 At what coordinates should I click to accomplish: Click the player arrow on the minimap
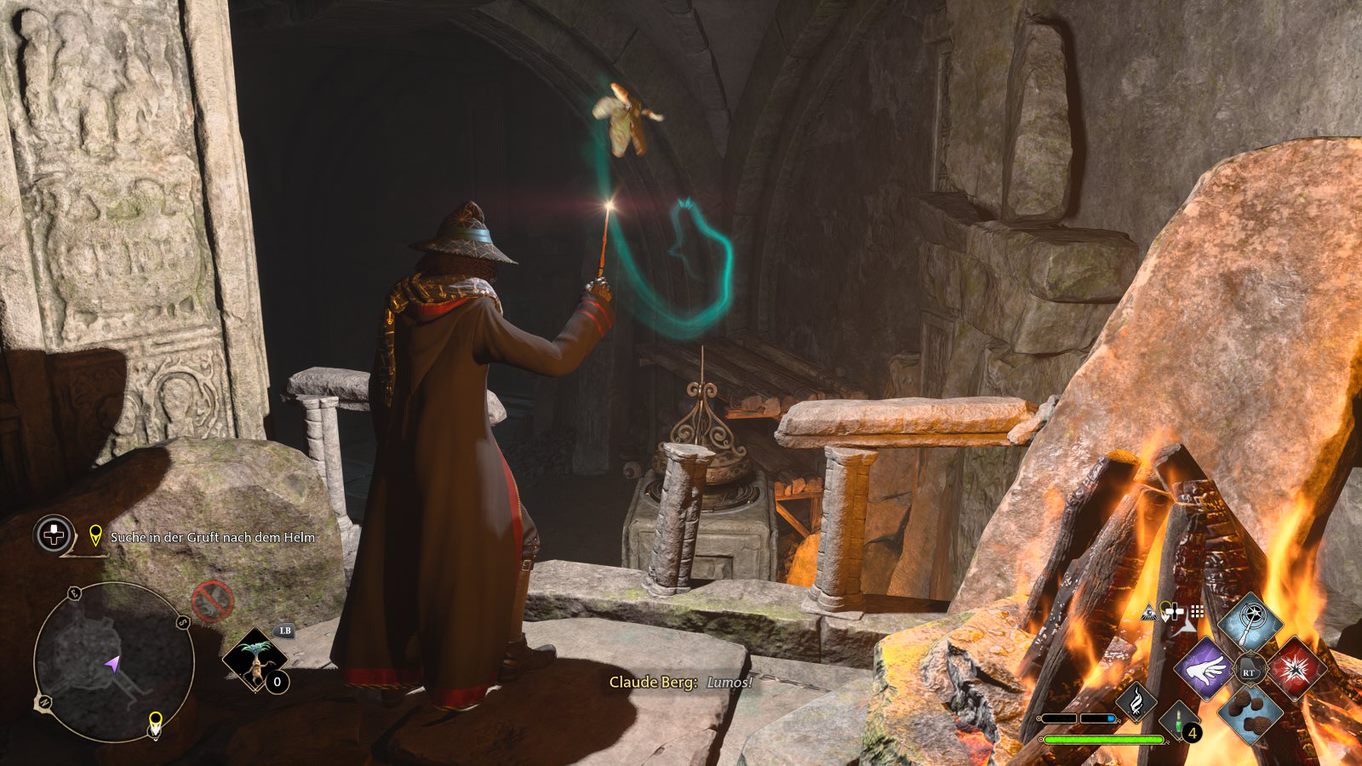tap(111, 663)
